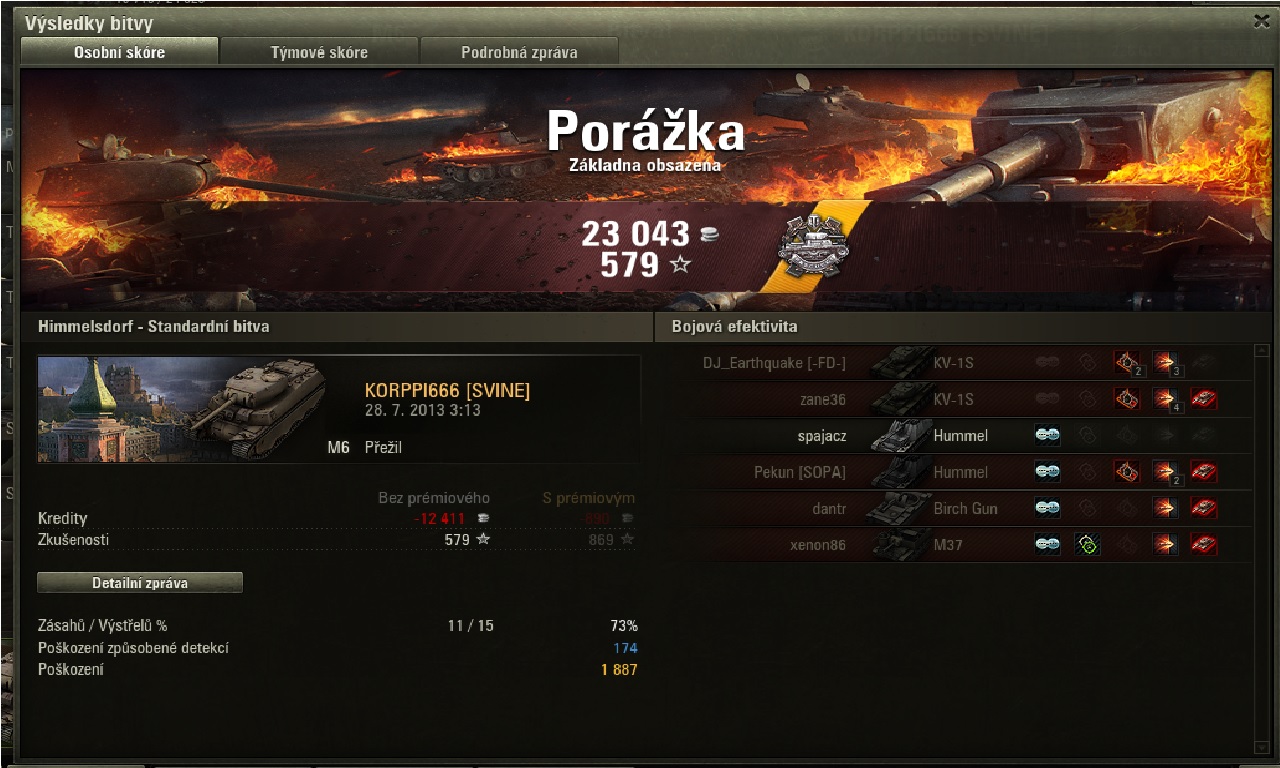Viewport: 1280px width, 768px height.
Task: Switch to the Osobní skóre tab
Action: tap(119, 52)
